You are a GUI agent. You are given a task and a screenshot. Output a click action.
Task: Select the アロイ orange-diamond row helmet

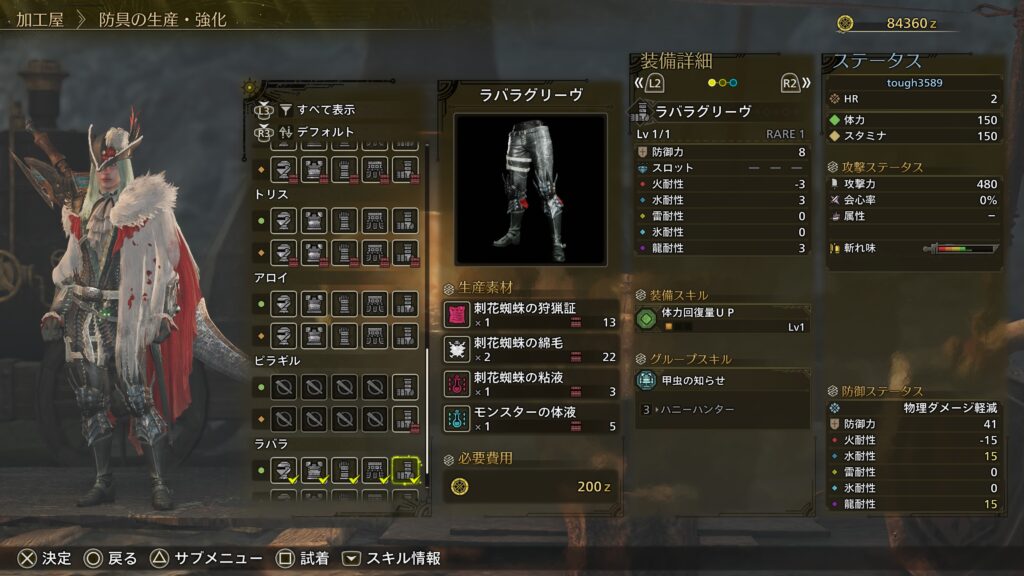point(284,334)
